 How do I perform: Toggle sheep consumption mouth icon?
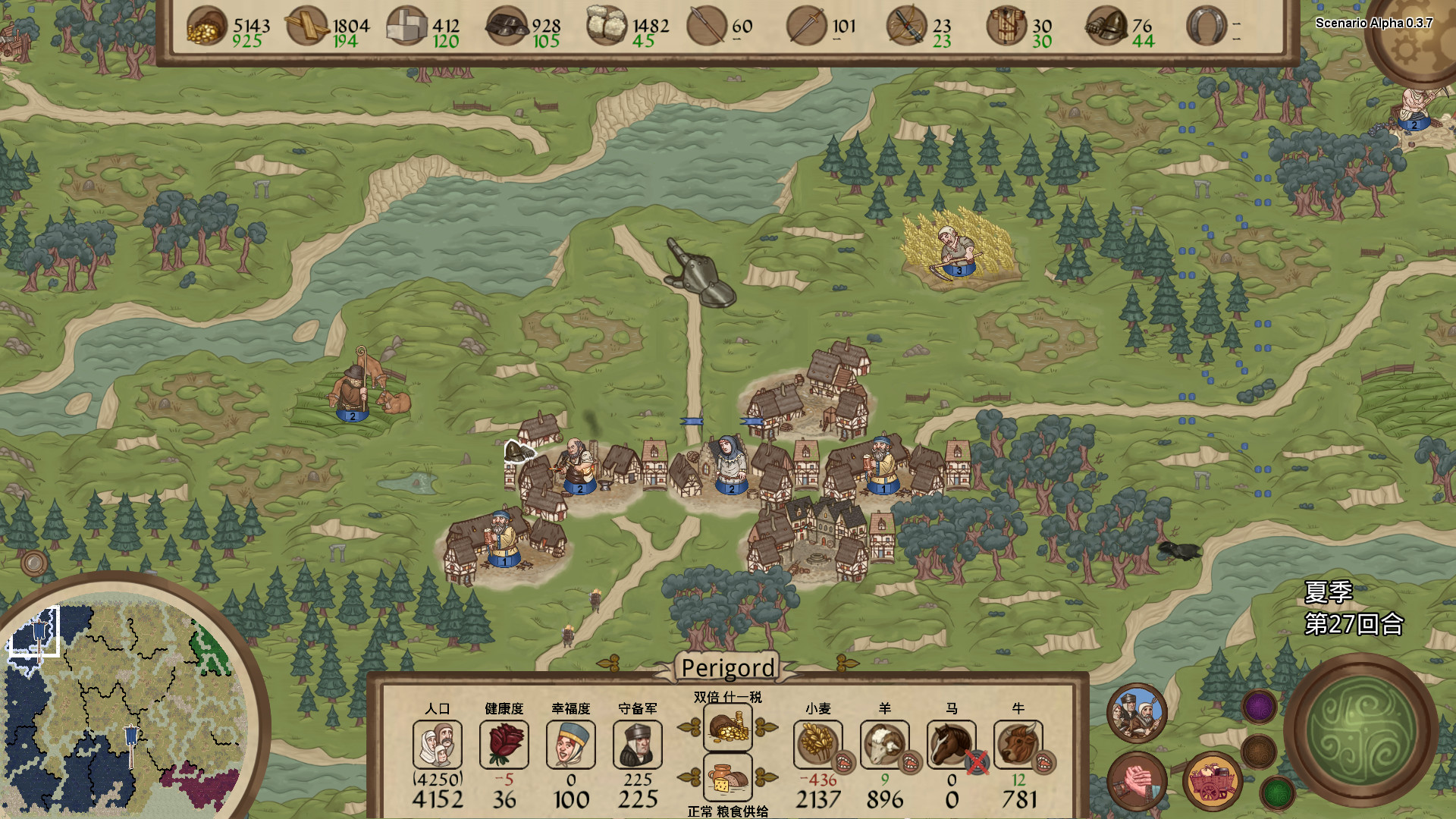(910, 761)
